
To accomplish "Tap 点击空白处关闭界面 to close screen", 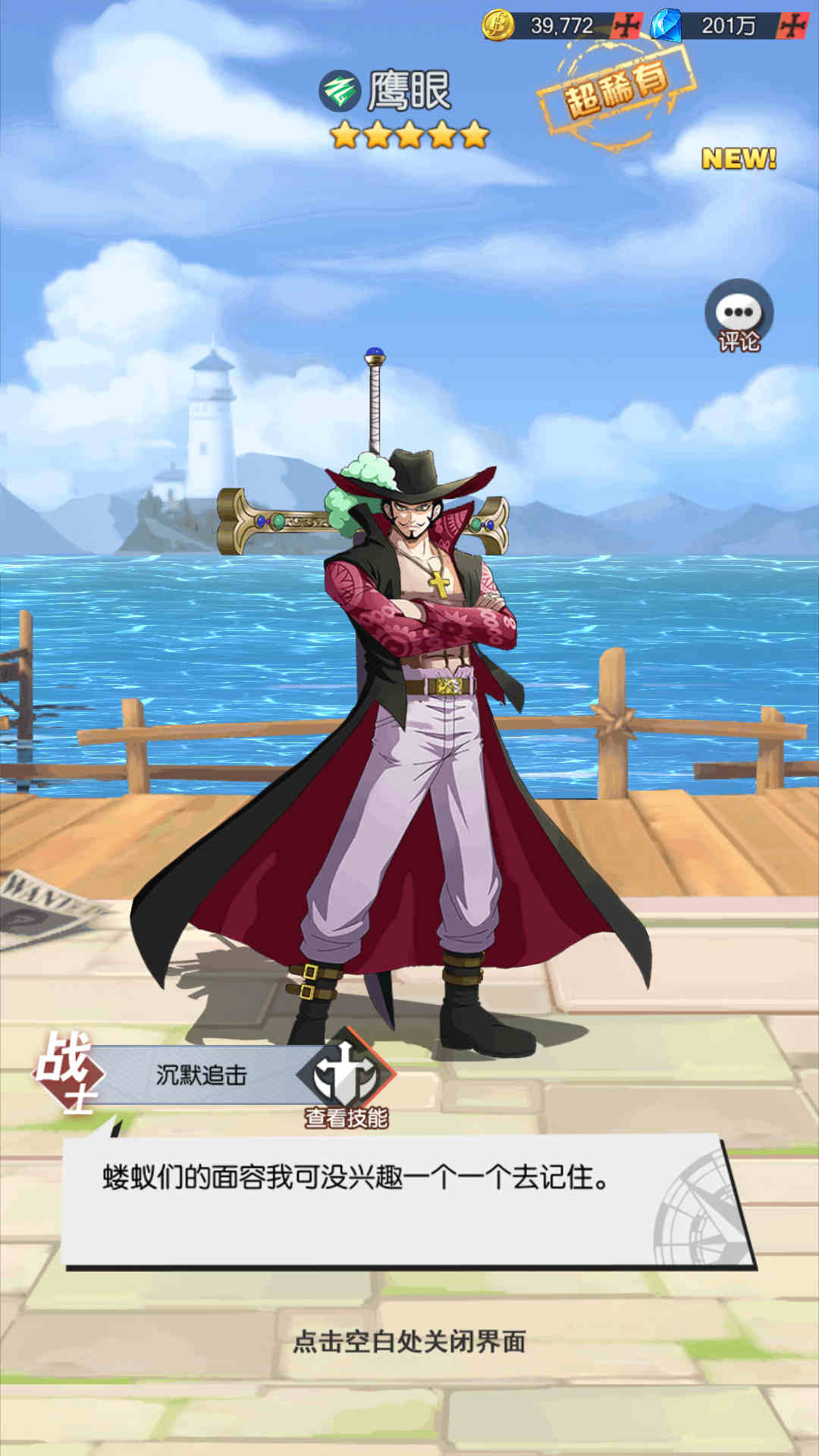I will [x=409, y=1341].
